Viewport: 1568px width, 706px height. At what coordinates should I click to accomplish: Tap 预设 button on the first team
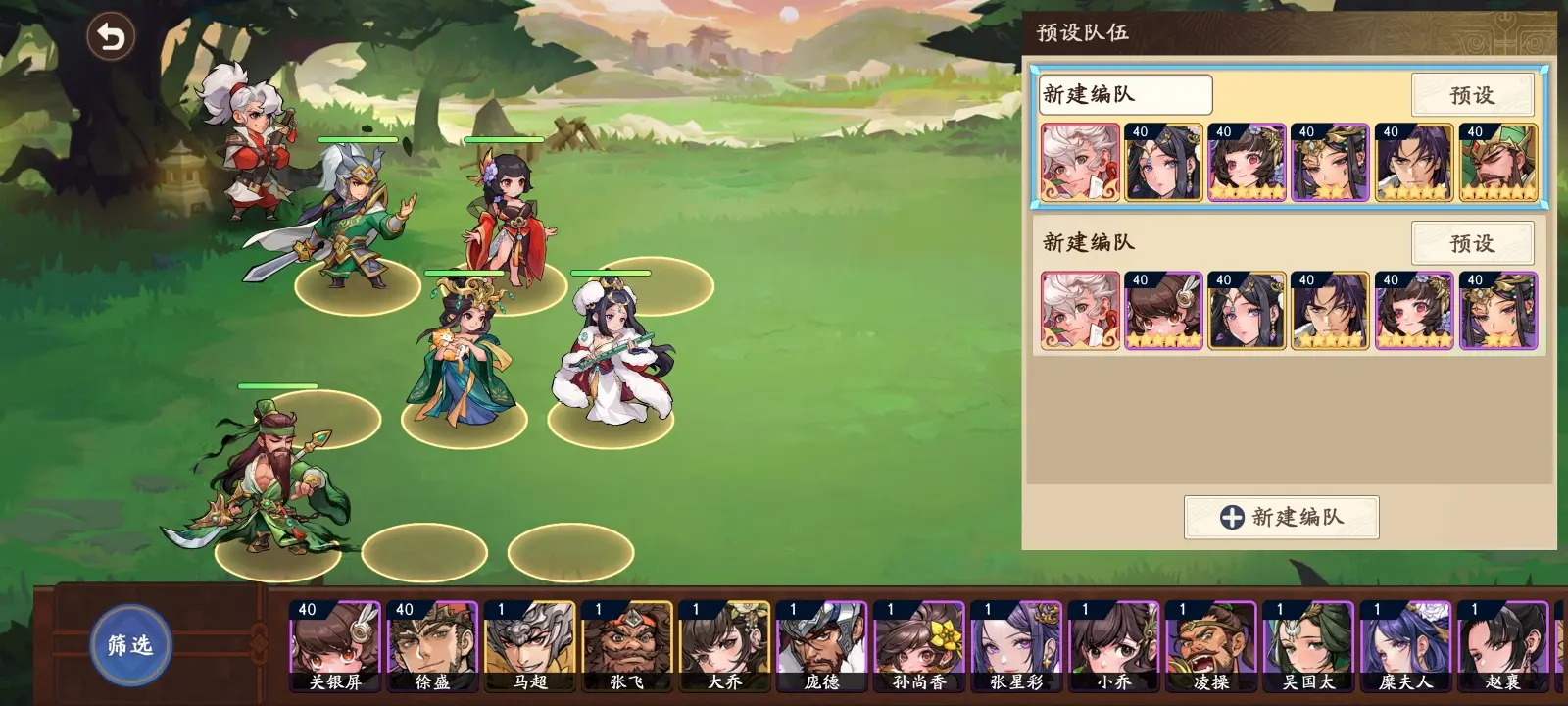click(1473, 95)
